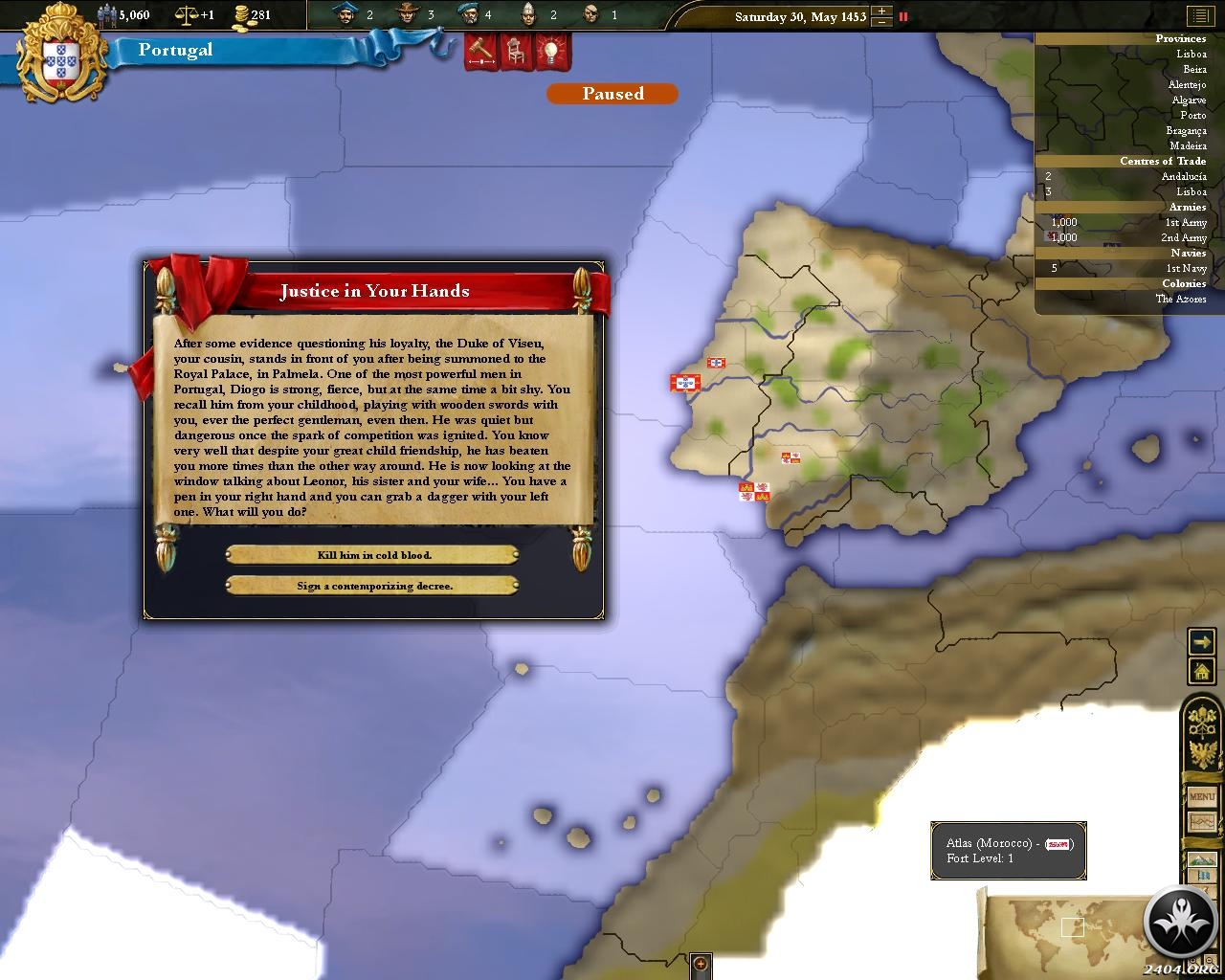Viewport: 1225px width, 980px height.
Task: Choose "Sign a contemporizing decree."
Action: tap(373, 586)
